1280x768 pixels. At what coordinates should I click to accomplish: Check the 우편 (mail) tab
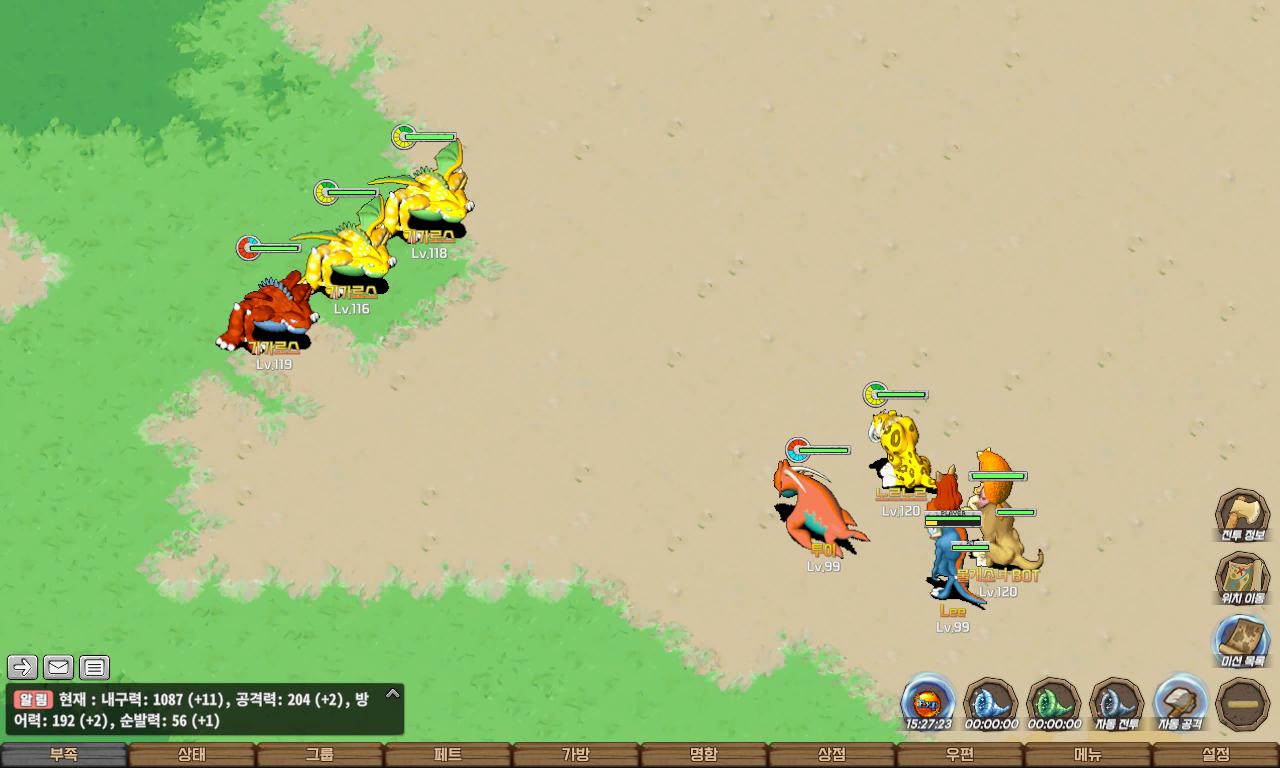tap(960, 755)
